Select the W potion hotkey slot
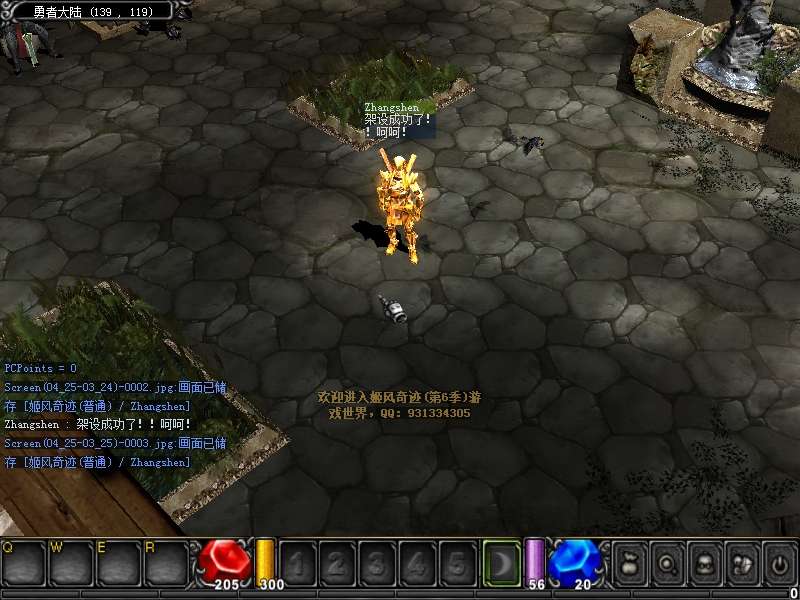The width and height of the screenshot is (800, 600). pos(70,563)
